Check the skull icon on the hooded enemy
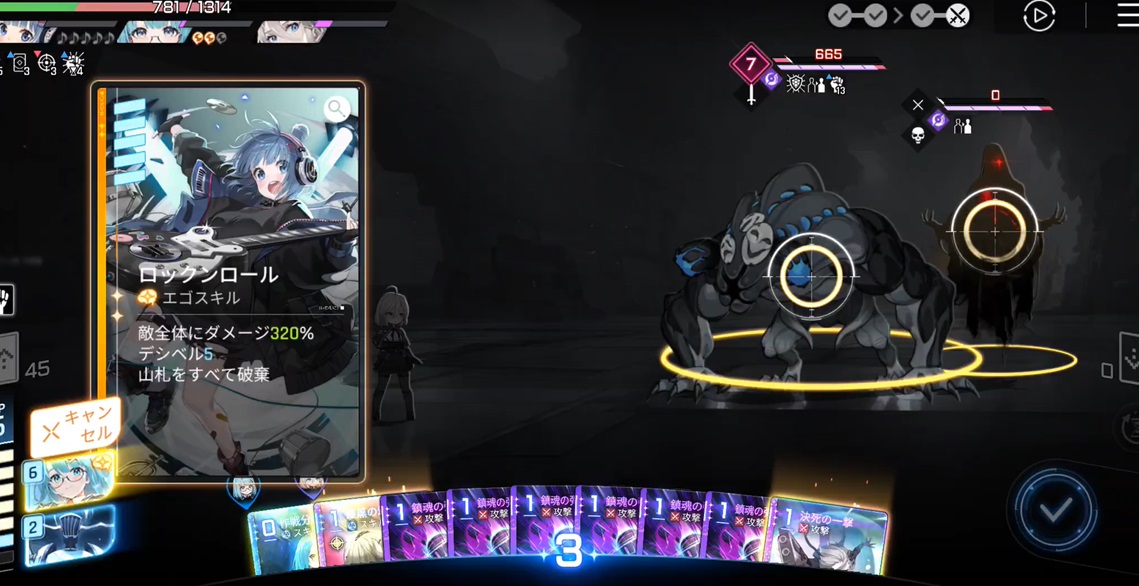Screen dimensions: 1139x586 pos(918,134)
